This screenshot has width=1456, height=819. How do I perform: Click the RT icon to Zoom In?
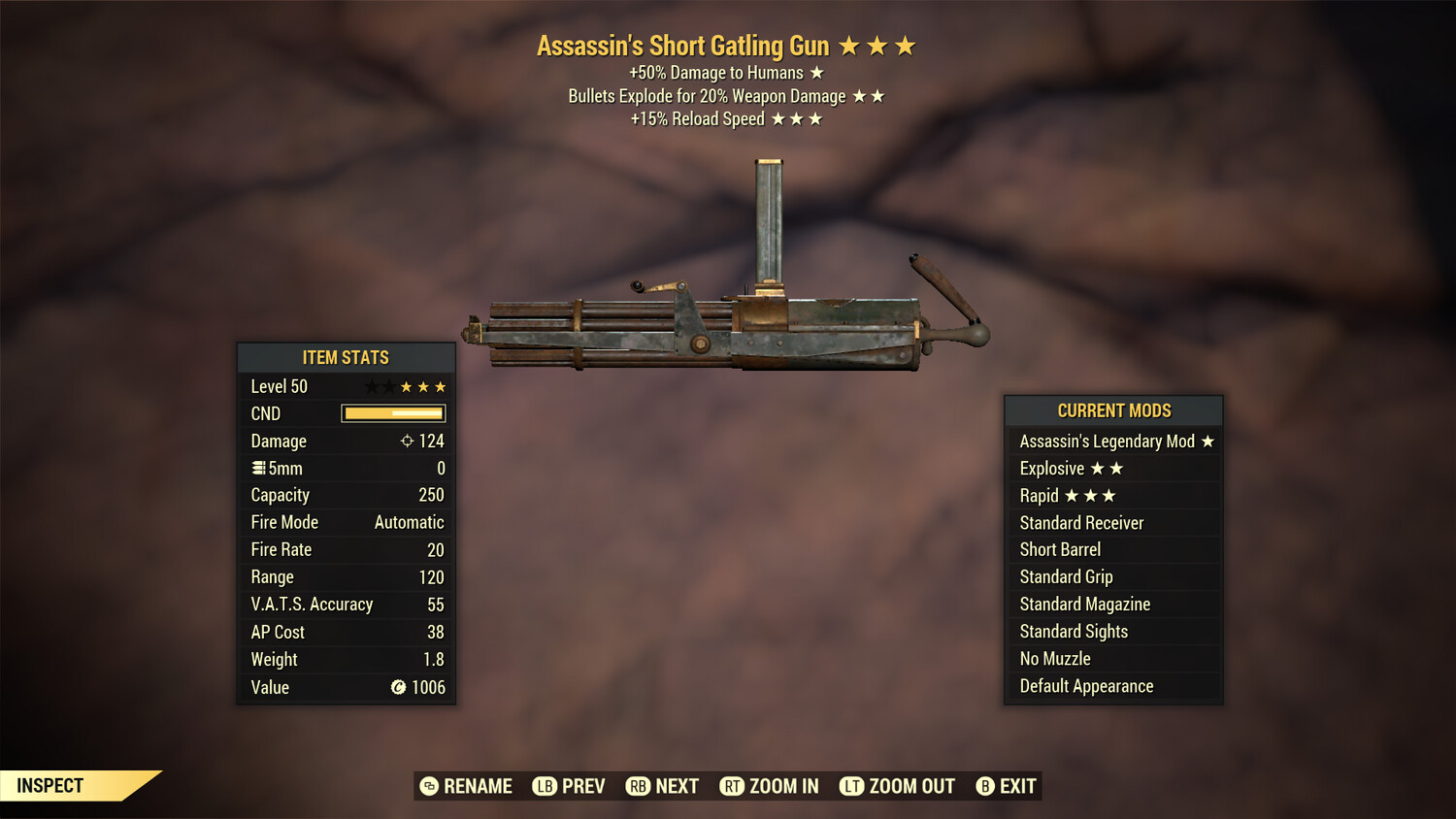point(733,786)
